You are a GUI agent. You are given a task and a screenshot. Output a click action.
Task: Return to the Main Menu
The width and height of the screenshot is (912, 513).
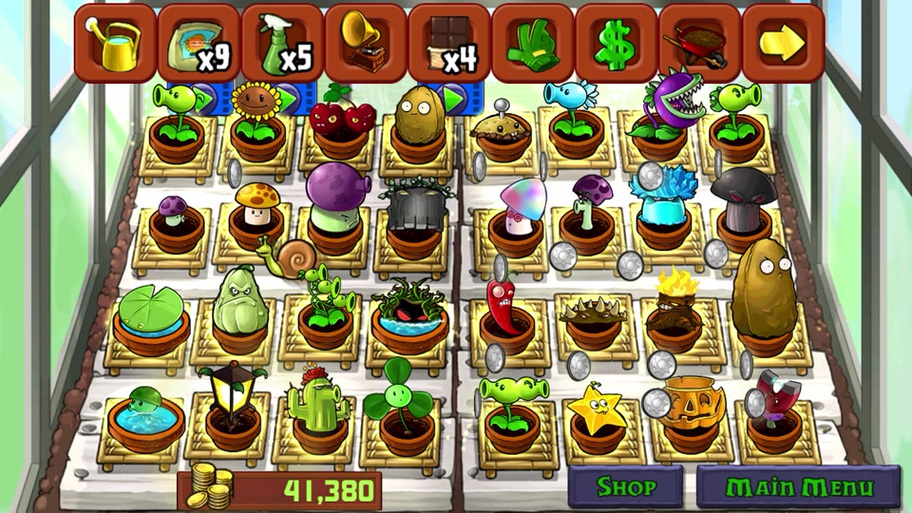799,488
